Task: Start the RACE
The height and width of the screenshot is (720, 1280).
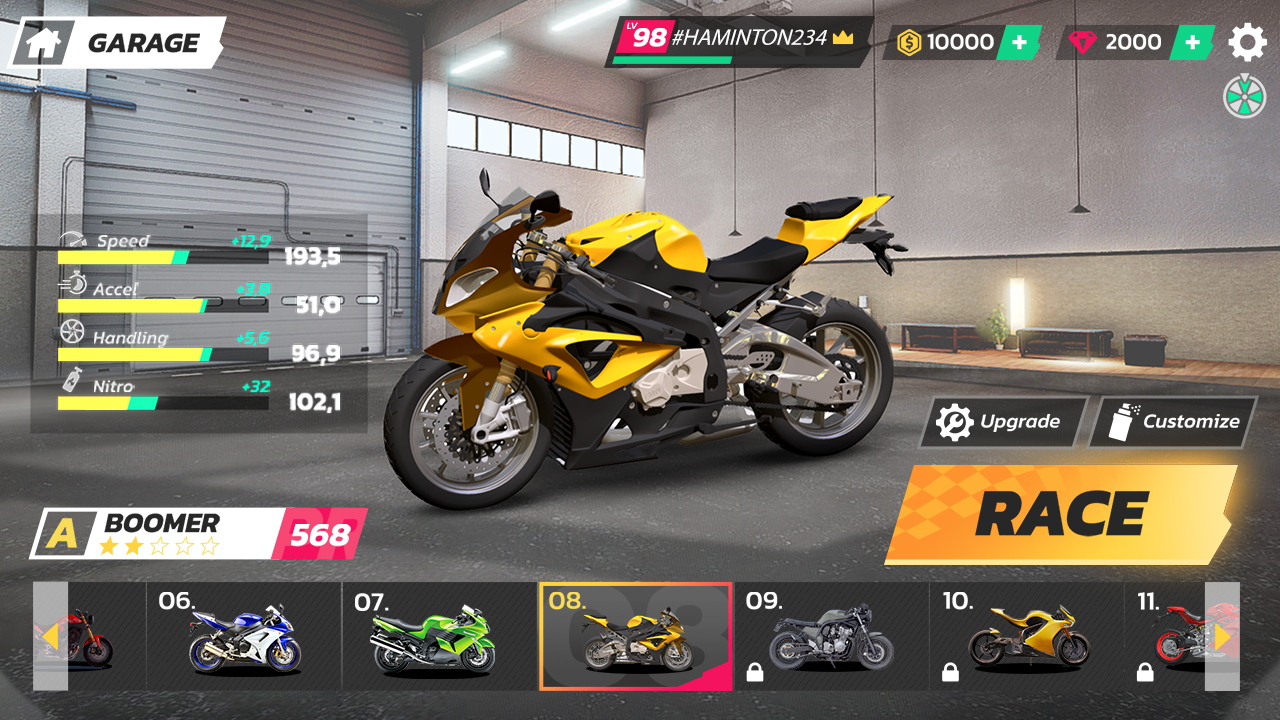Action: (1060, 514)
